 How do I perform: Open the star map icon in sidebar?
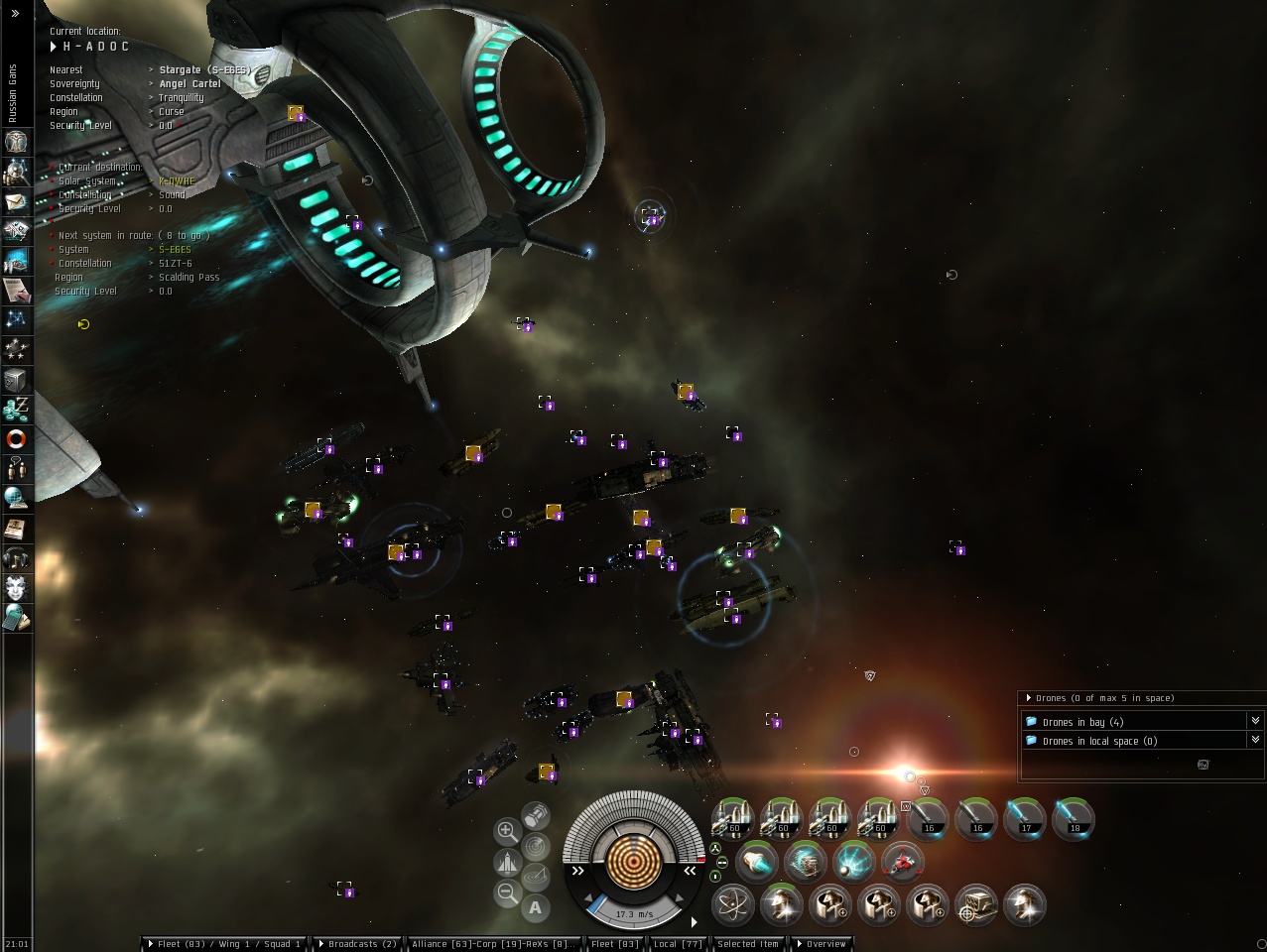tap(16, 319)
